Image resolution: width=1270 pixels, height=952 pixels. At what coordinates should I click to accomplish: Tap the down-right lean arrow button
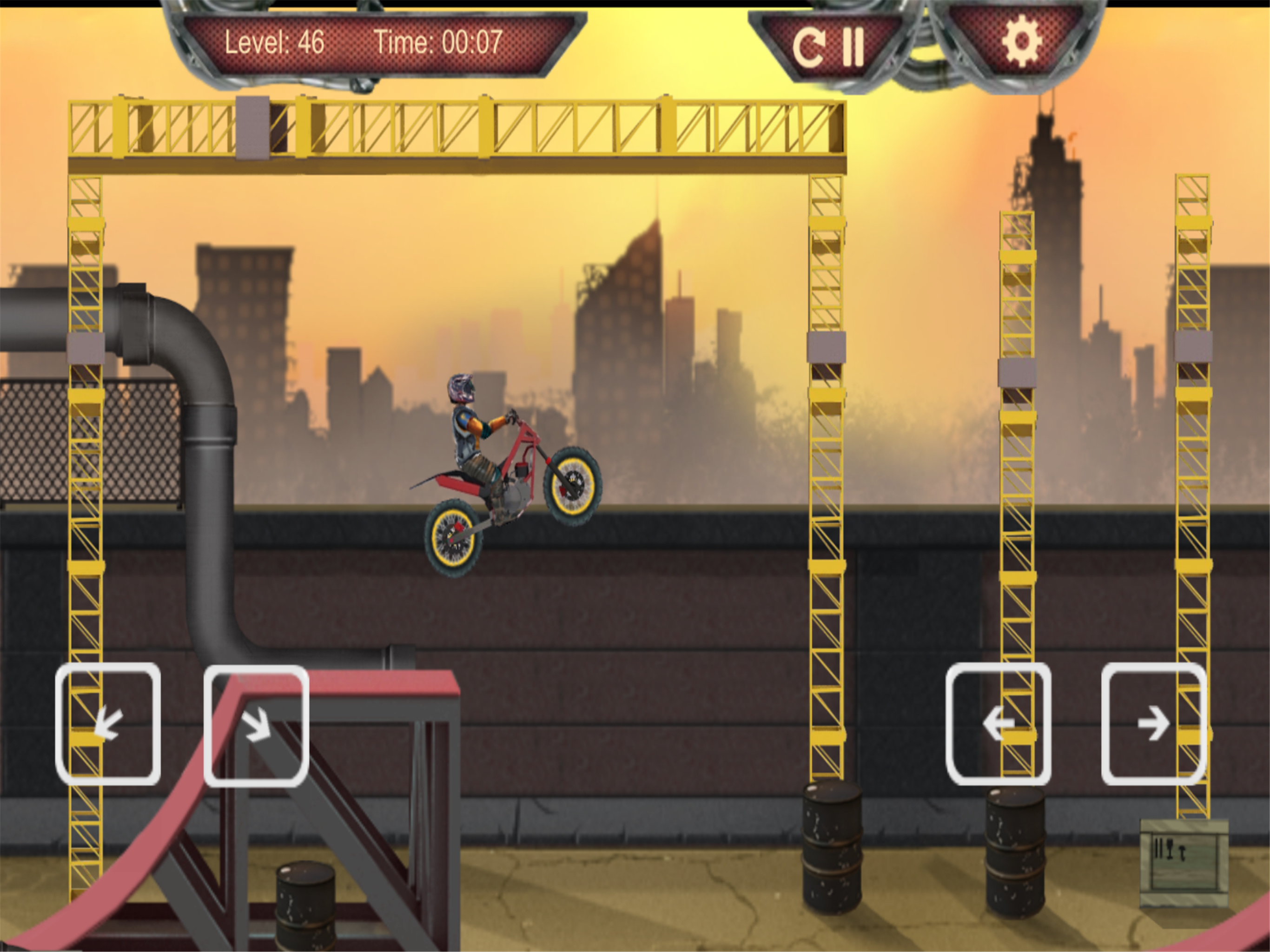pos(256,725)
